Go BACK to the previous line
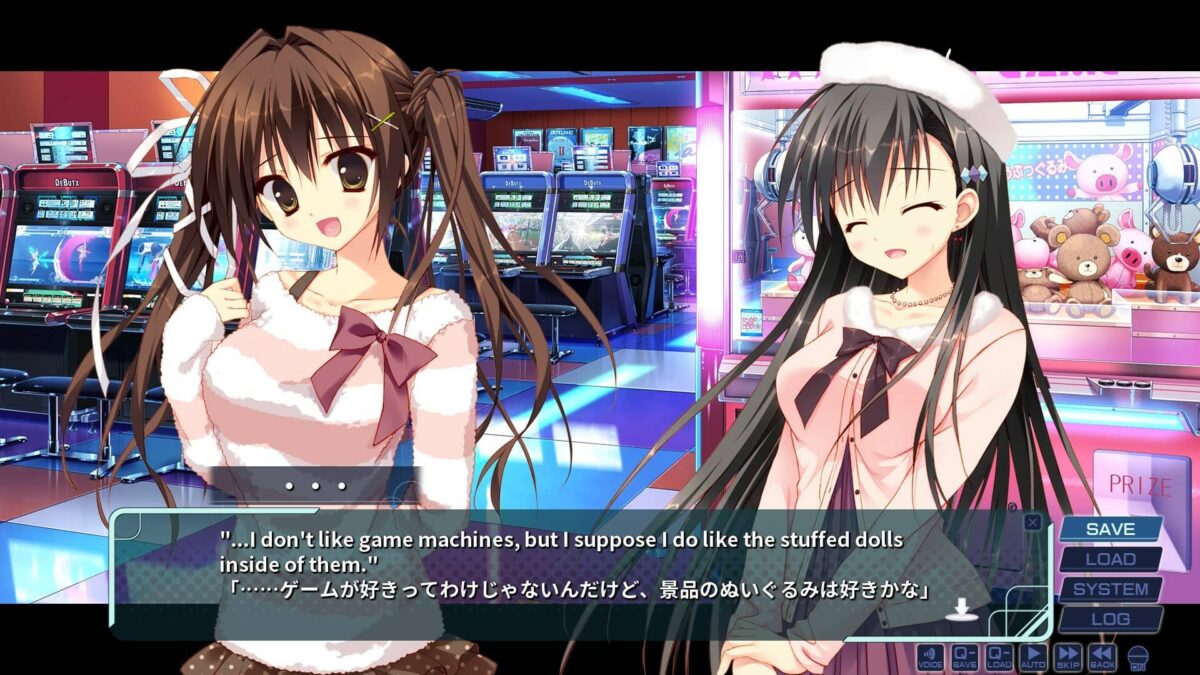Image resolution: width=1200 pixels, height=675 pixels. [1102, 657]
